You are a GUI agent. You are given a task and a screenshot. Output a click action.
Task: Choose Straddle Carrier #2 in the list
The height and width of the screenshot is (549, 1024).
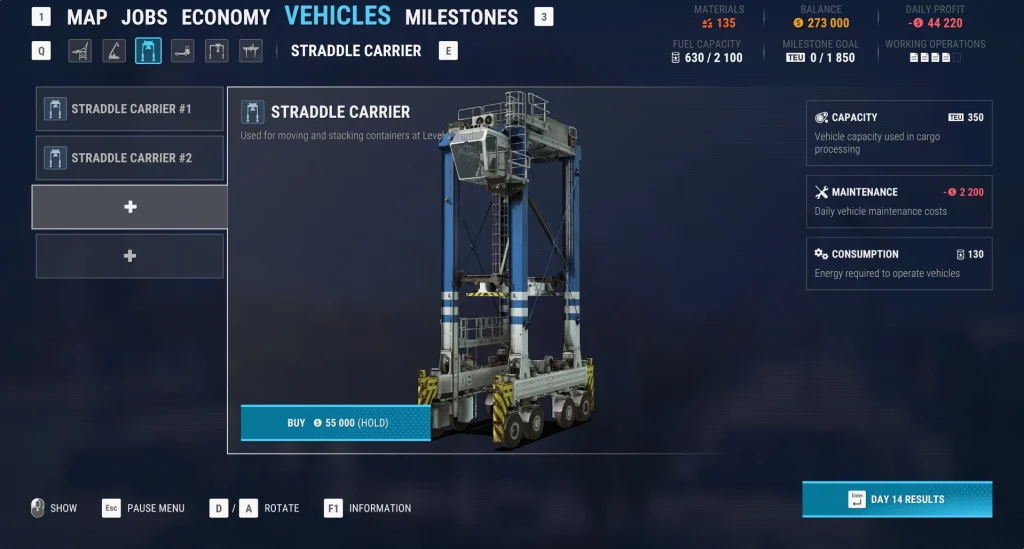tap(130, 158)
